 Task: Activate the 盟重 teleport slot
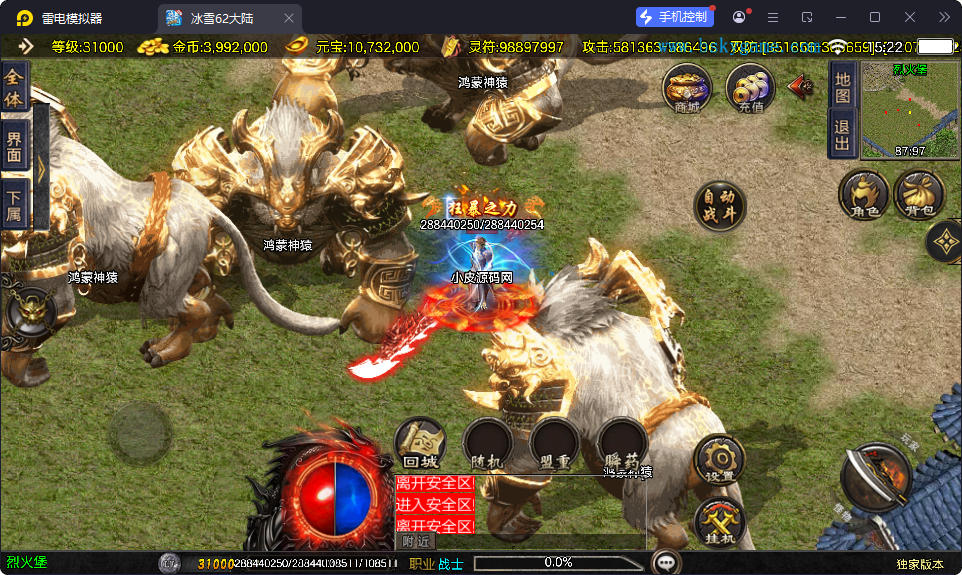555,443
